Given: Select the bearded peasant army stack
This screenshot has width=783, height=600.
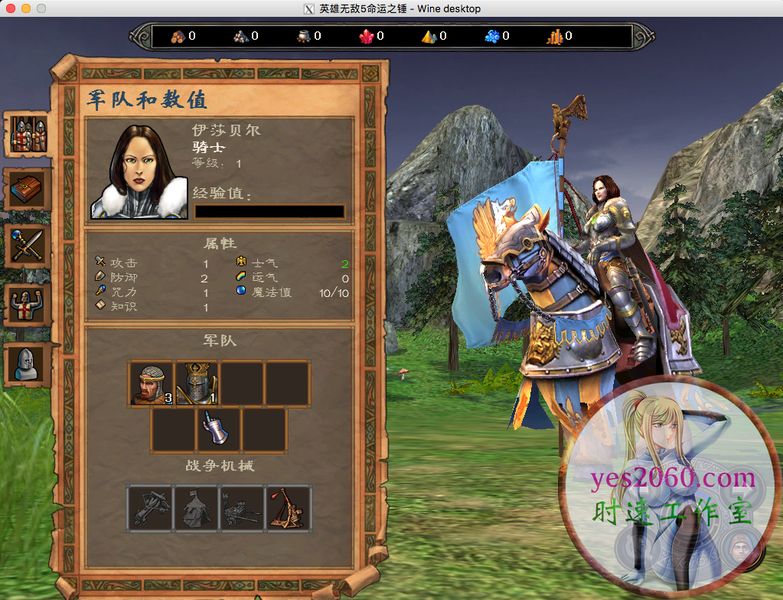Looking at the screenshot, I should click(151, 384).
